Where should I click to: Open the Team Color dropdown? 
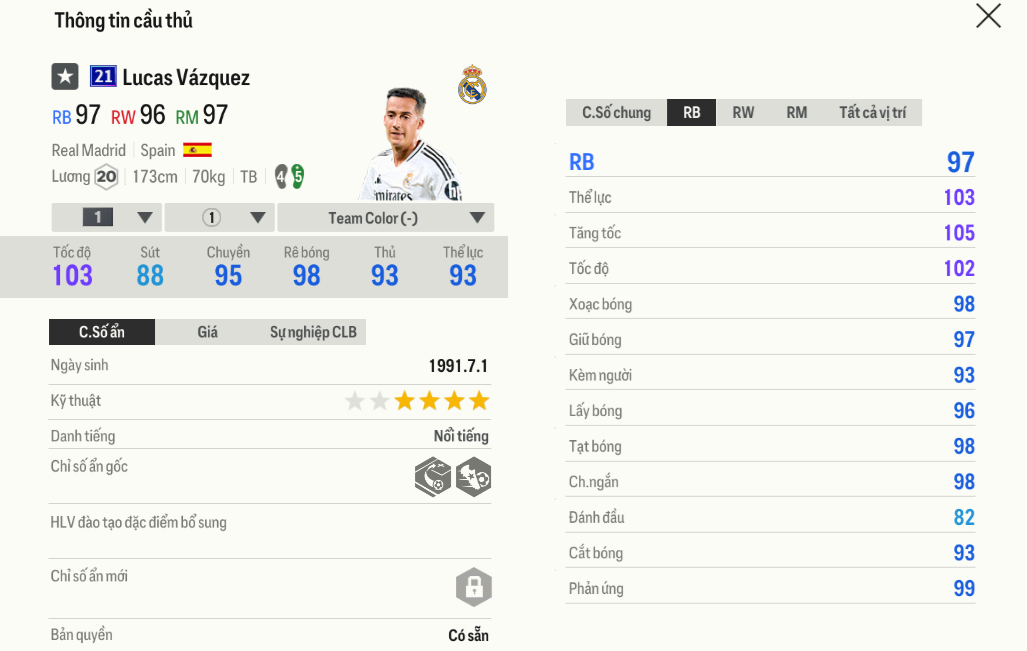386,218
